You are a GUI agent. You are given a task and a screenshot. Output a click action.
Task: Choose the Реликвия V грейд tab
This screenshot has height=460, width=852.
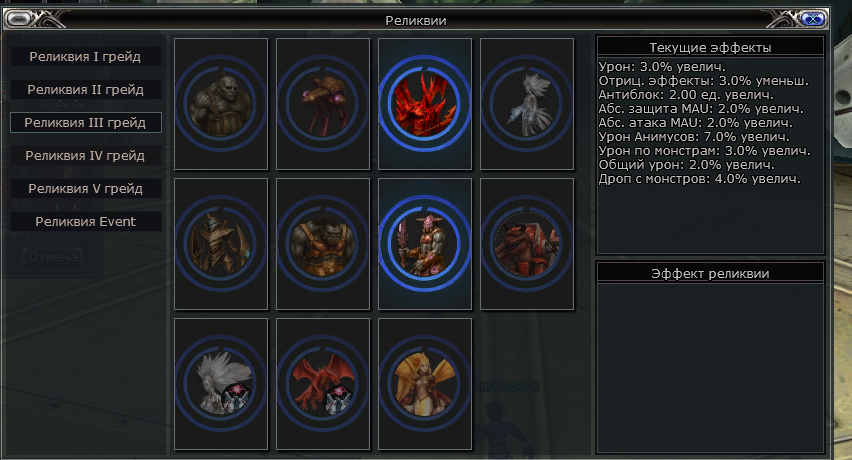[x=85, y=189]
